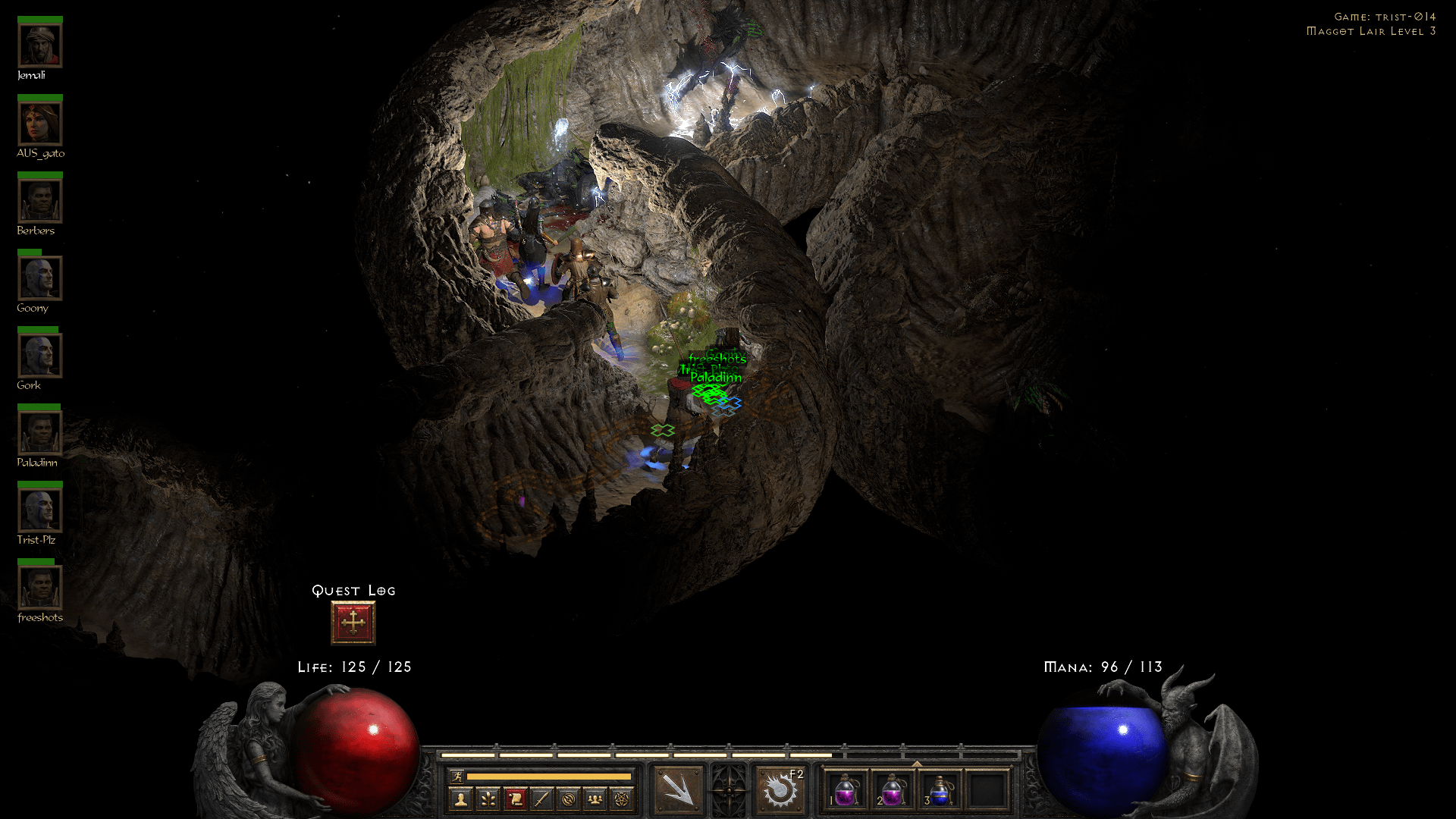Open Inventory using the sword icon

[x=543, y=797]
